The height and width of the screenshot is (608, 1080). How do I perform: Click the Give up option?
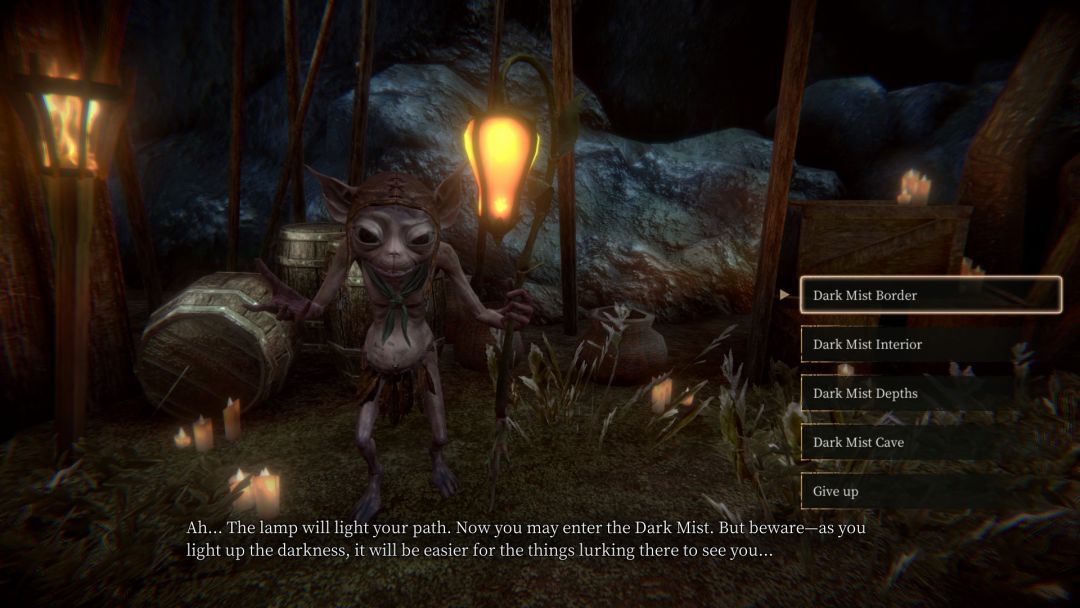click(930, 491)
